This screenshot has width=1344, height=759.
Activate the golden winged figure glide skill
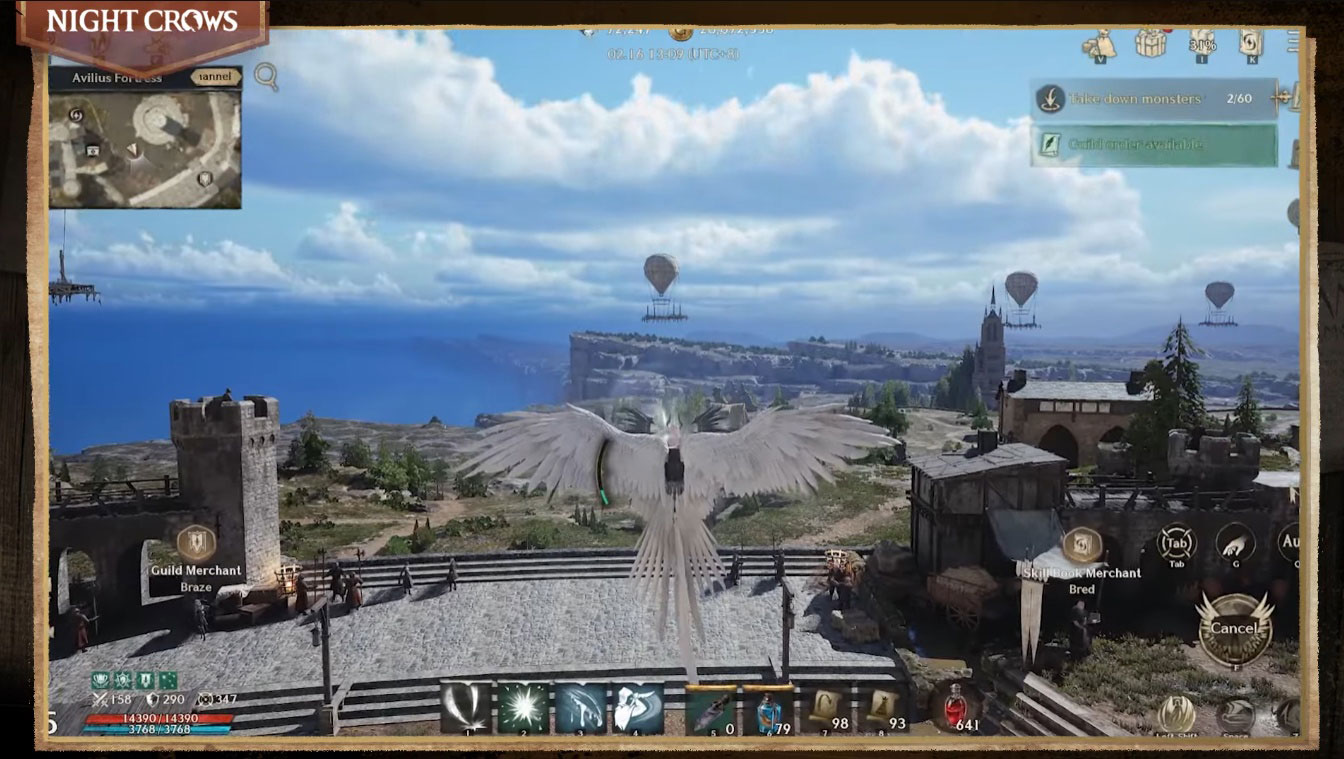click(x=1177, y=714)
